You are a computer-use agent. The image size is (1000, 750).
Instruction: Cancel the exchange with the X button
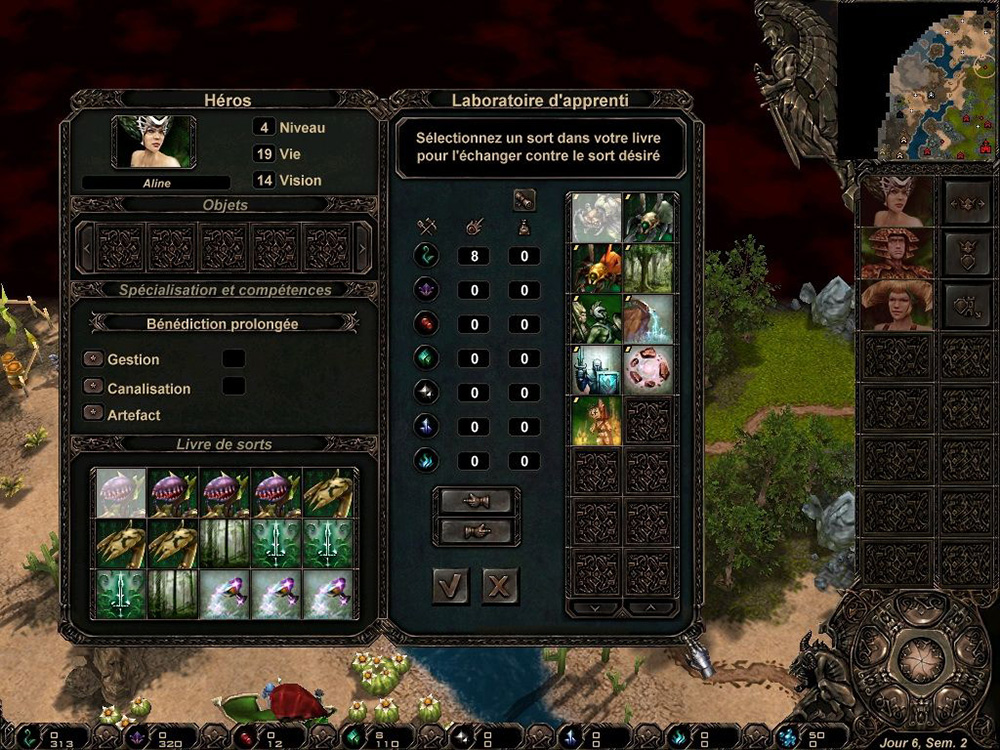click(x=500, y=586)
